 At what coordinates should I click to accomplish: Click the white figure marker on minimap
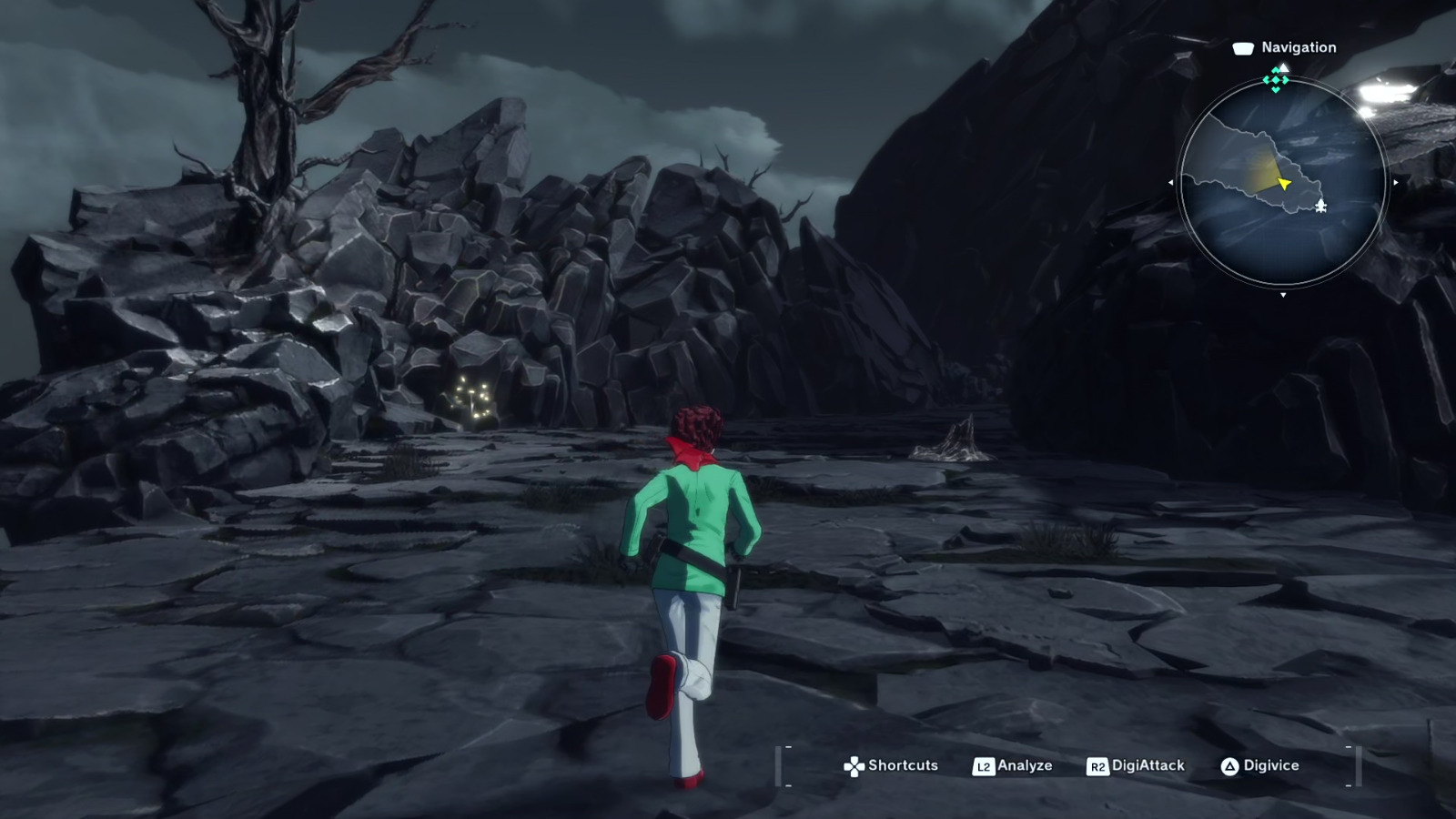tap(1320, 207)
